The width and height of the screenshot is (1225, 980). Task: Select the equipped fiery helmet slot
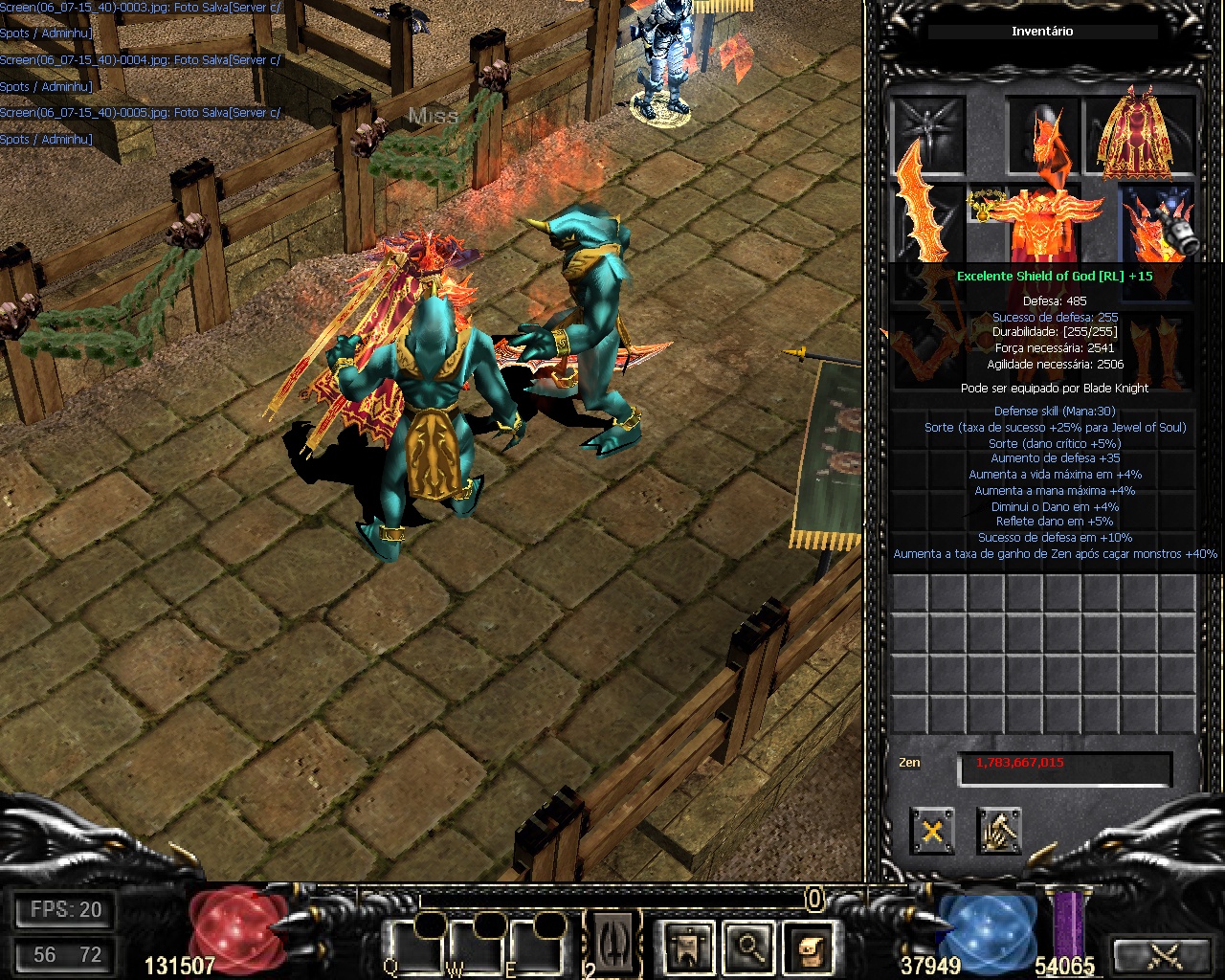tap(1043, 132)
